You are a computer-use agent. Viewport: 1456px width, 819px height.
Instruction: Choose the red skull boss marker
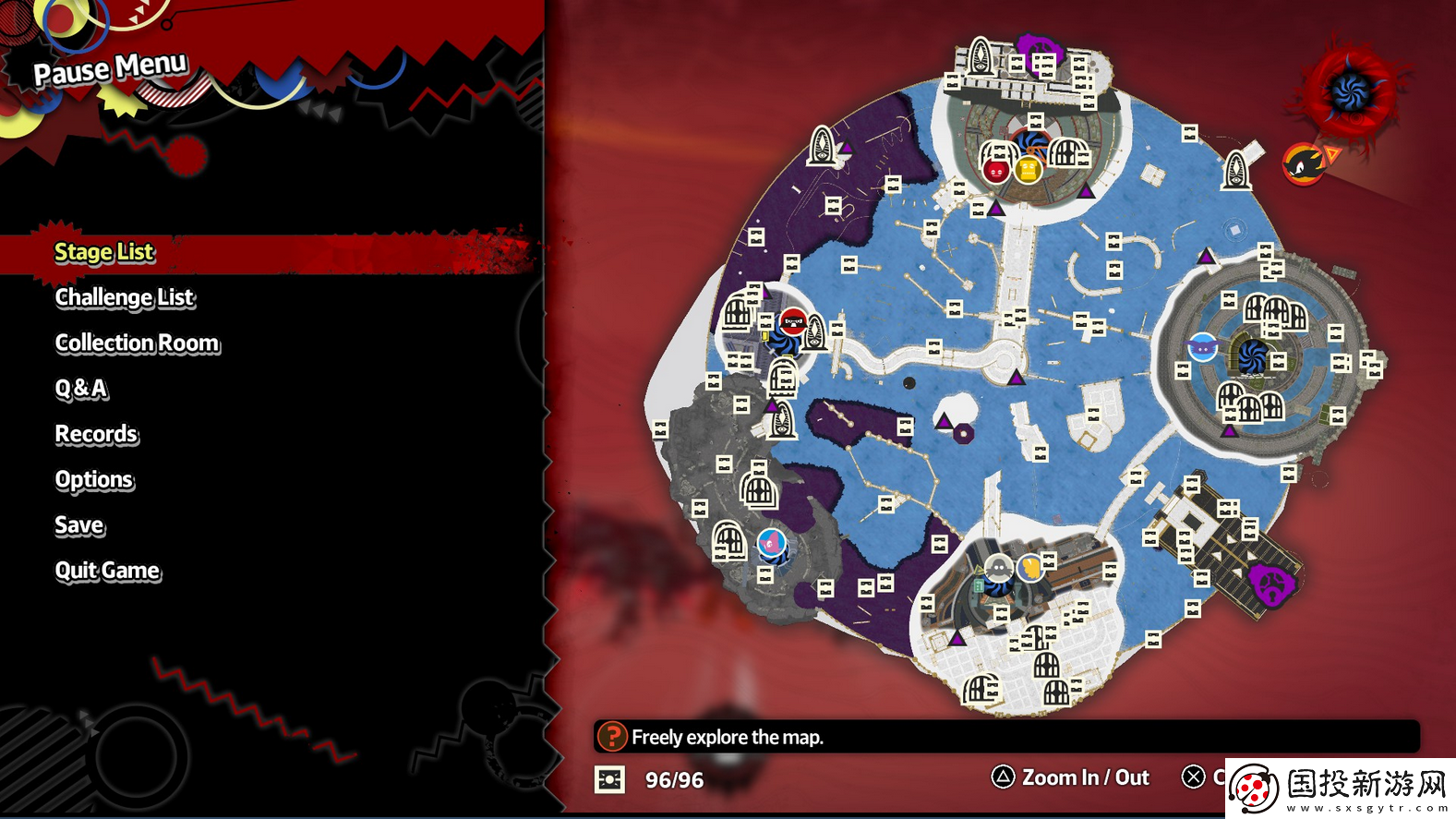point(995,171)
